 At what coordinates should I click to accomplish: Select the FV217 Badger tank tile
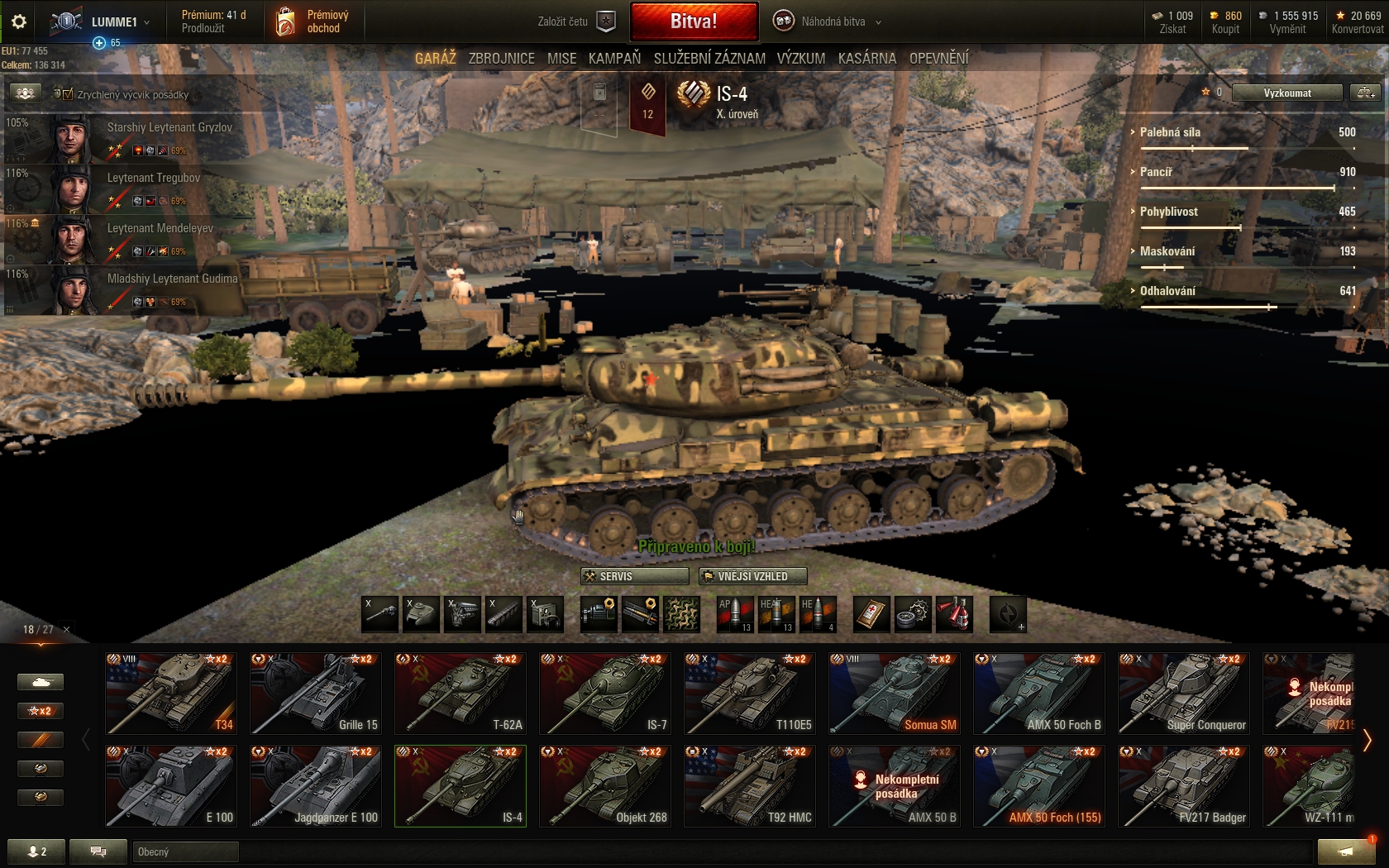1184,785
